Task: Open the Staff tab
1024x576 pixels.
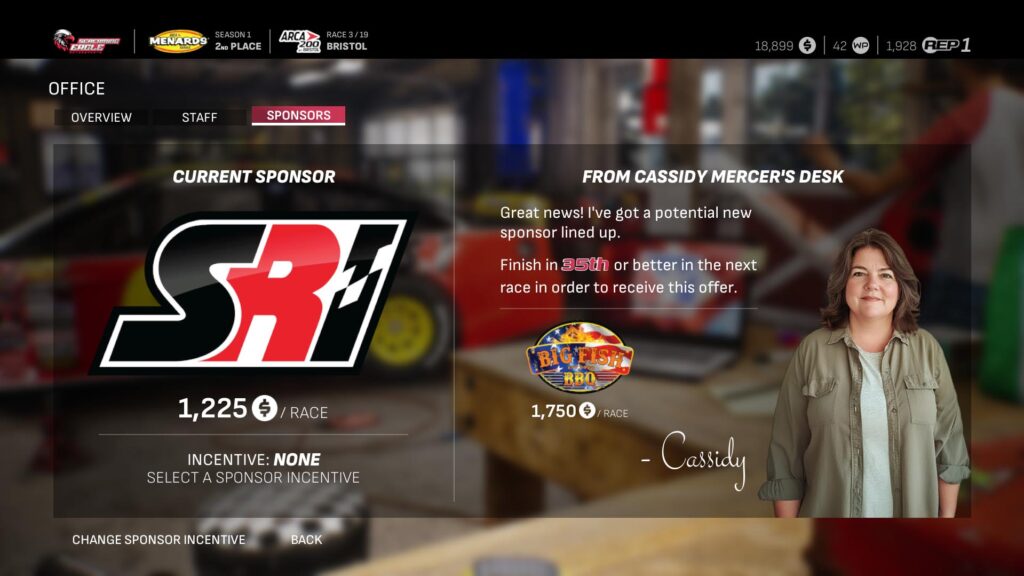Action: [199, 117]
